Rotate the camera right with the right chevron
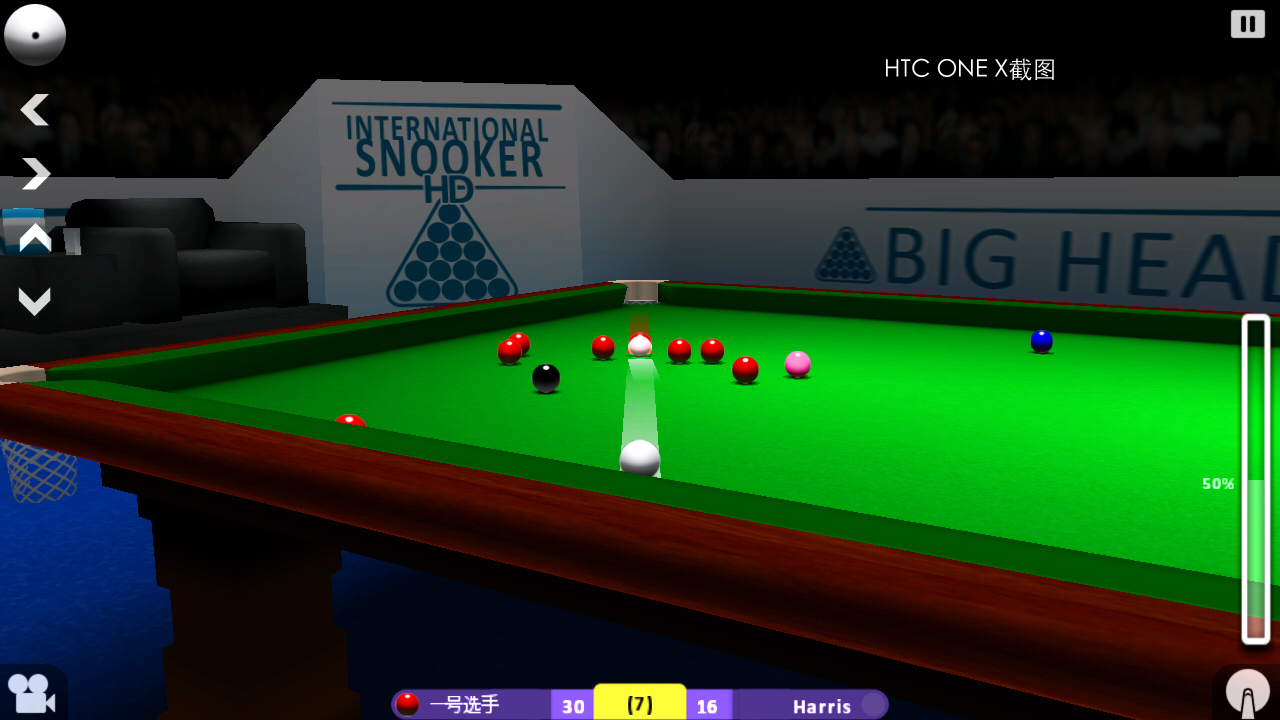1280x720 pixels. coord(35,173)
